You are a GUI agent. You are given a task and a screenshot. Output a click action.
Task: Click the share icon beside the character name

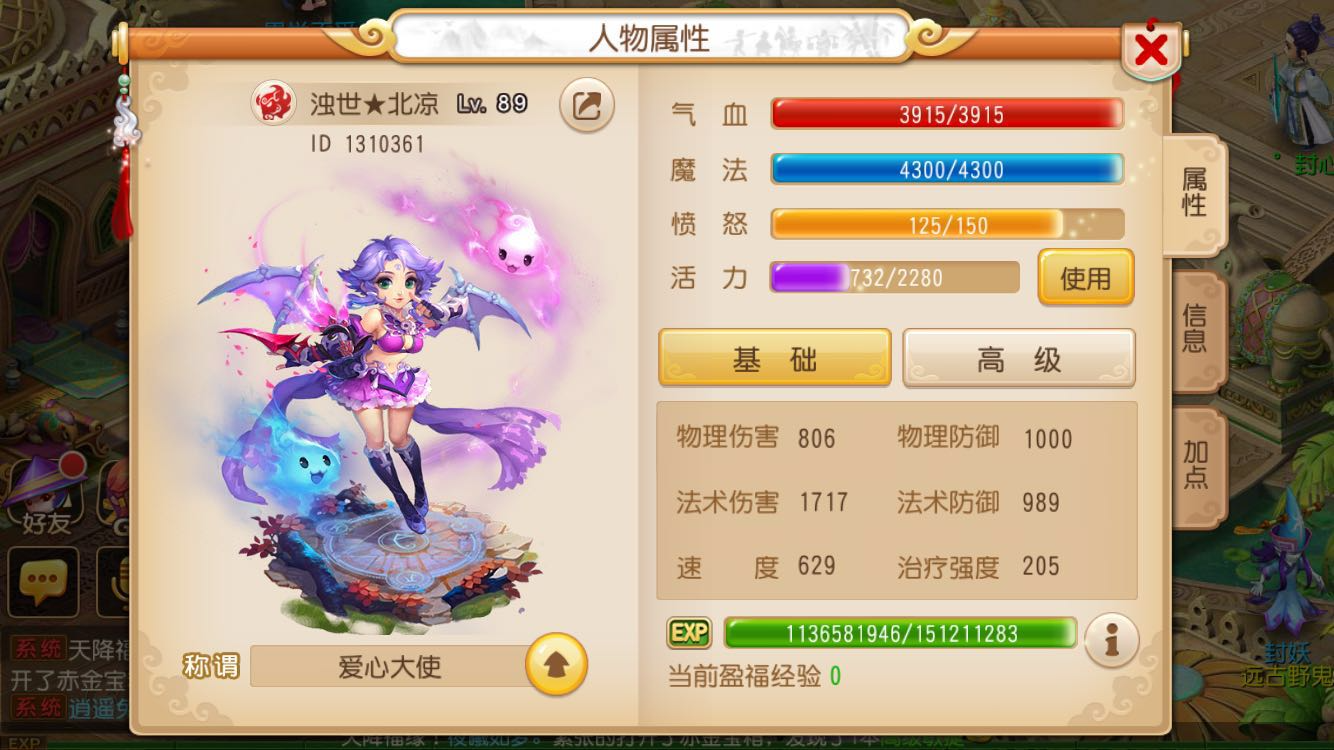coord(587,106)
